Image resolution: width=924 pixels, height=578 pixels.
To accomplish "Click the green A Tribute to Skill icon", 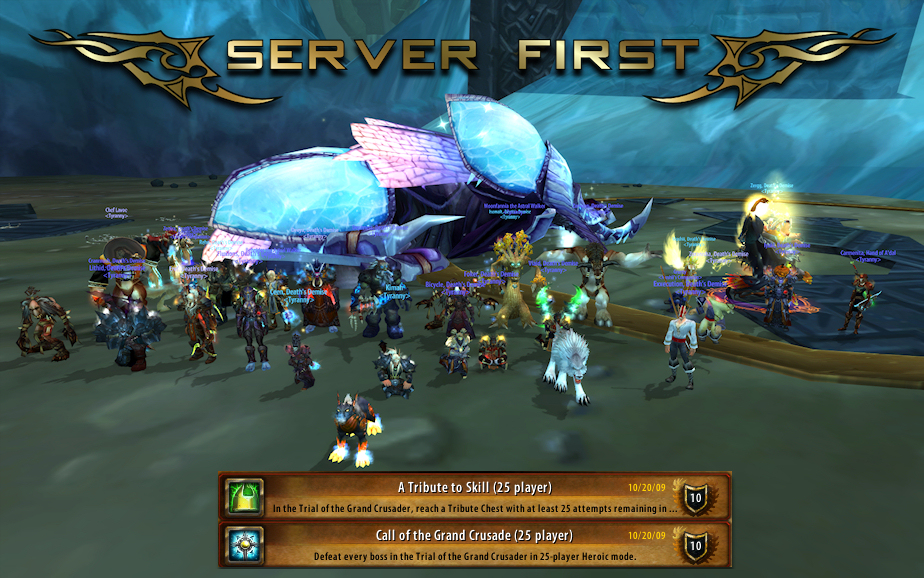I will (244, 496).
